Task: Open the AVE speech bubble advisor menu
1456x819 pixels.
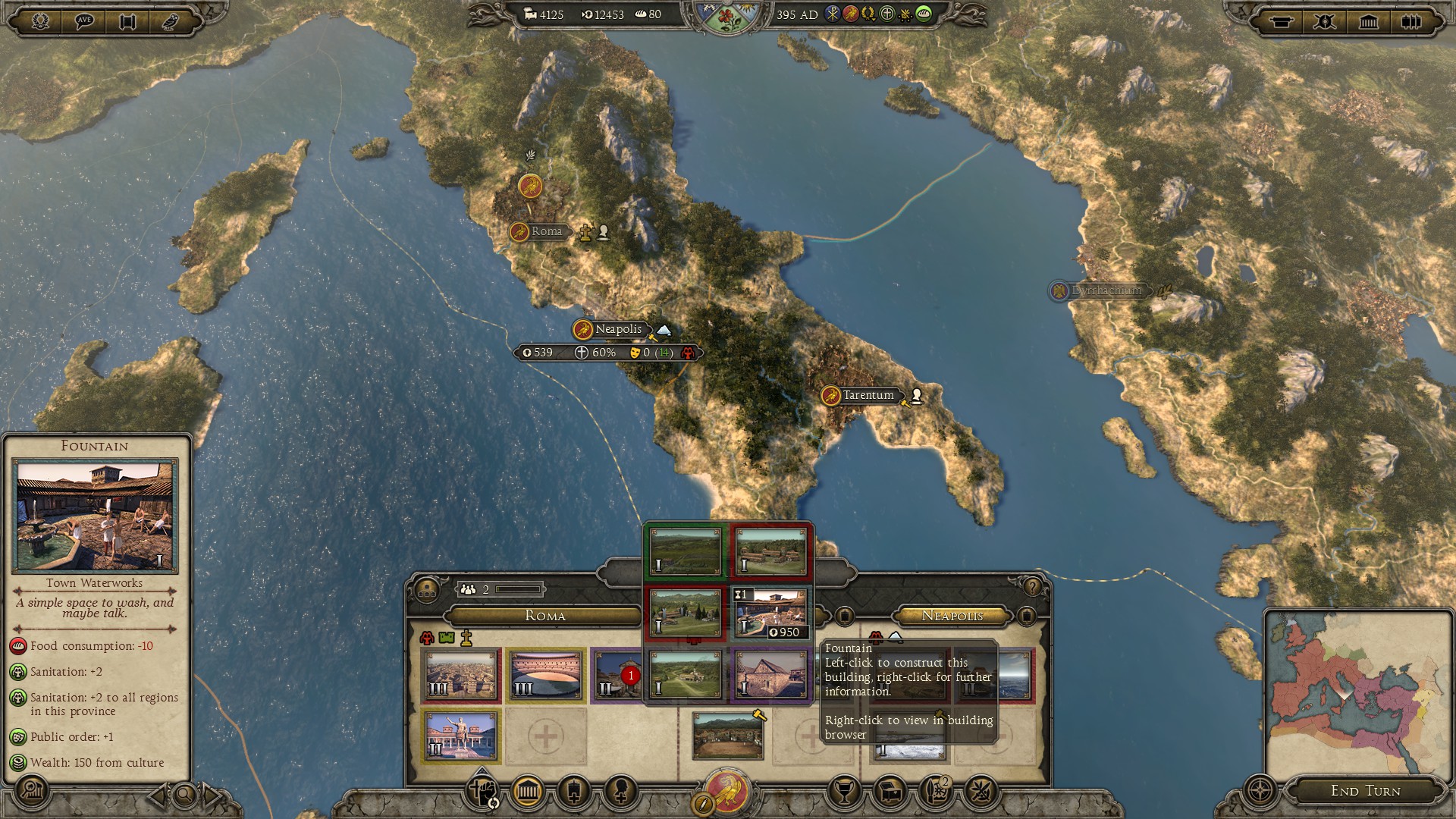Action: click(84, 20)
